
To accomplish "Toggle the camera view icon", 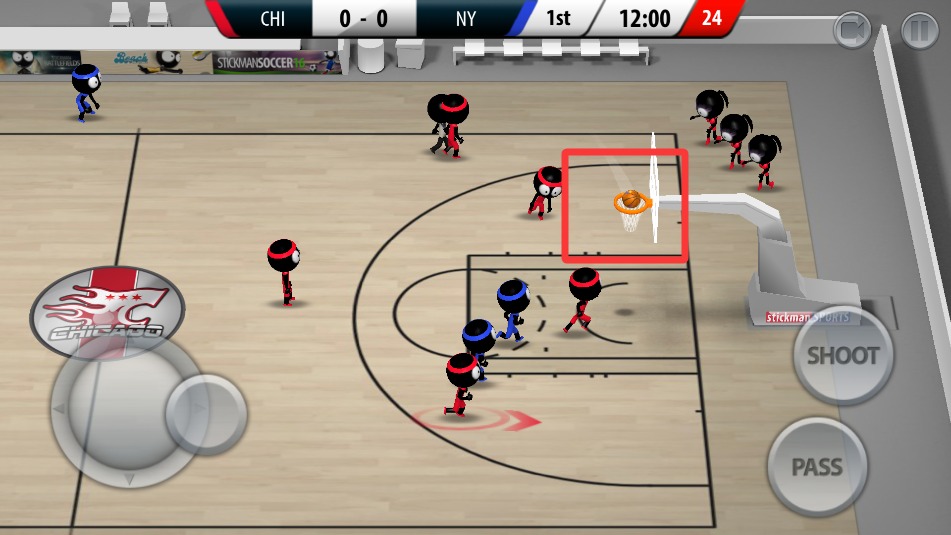I will (x=853, y=31).
